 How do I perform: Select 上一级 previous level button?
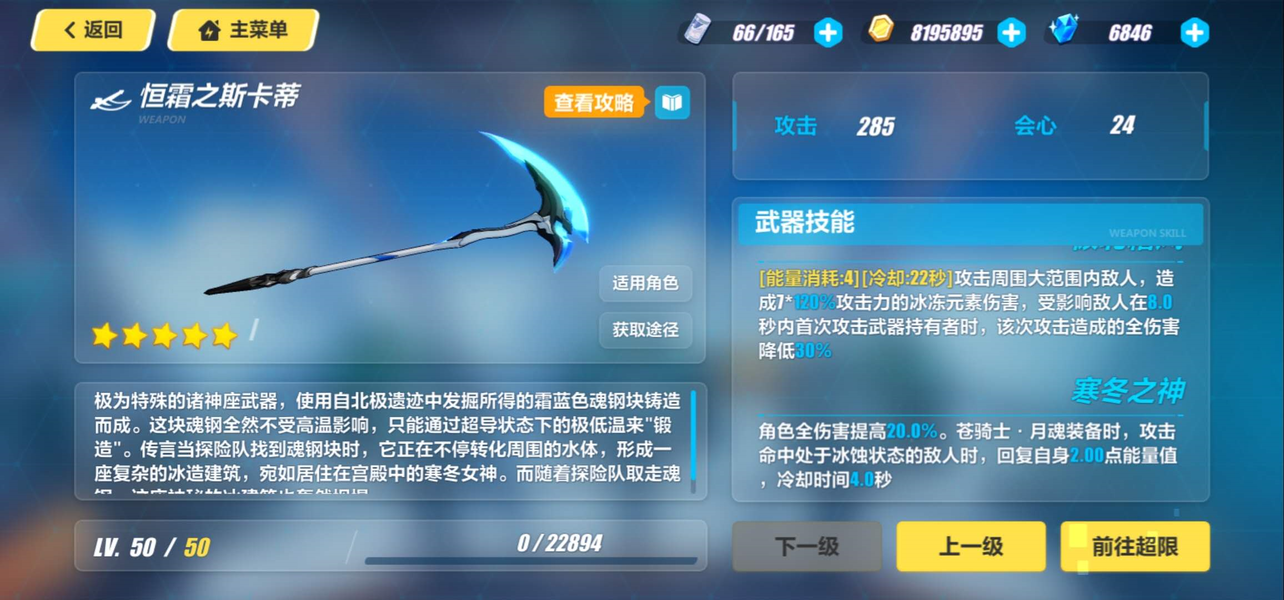click(970, 546)
